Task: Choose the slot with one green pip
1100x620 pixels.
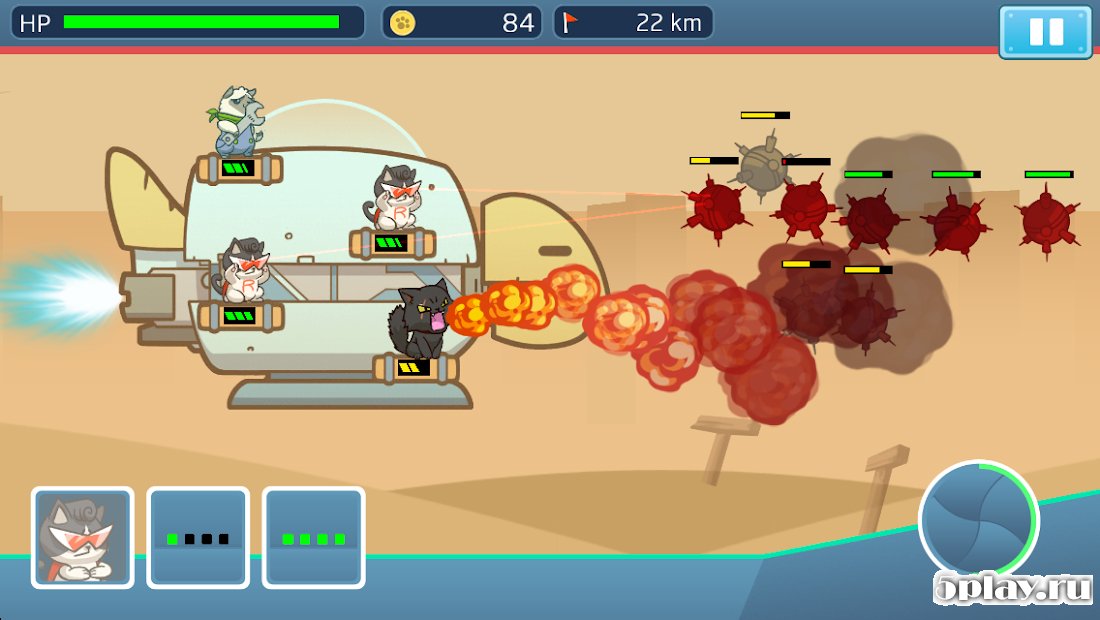Action: 198,537
